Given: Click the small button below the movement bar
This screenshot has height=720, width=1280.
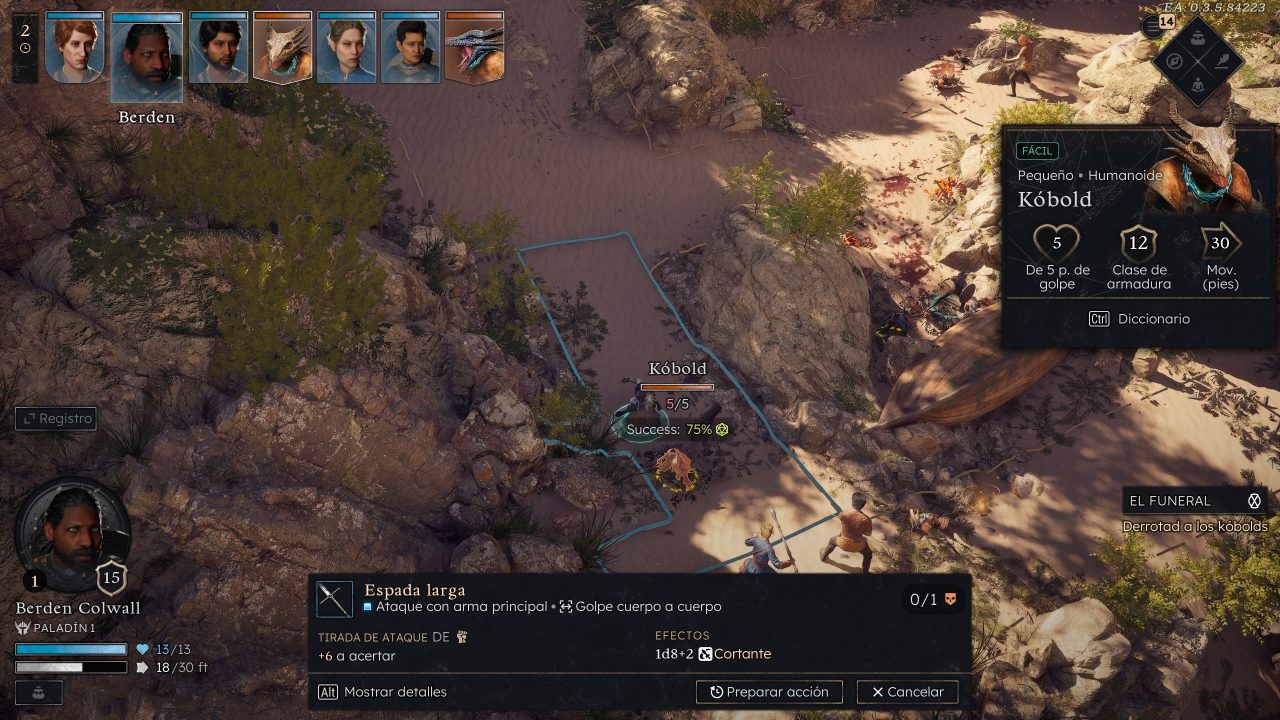Looking at the screenshot, I should coord(38,692).
